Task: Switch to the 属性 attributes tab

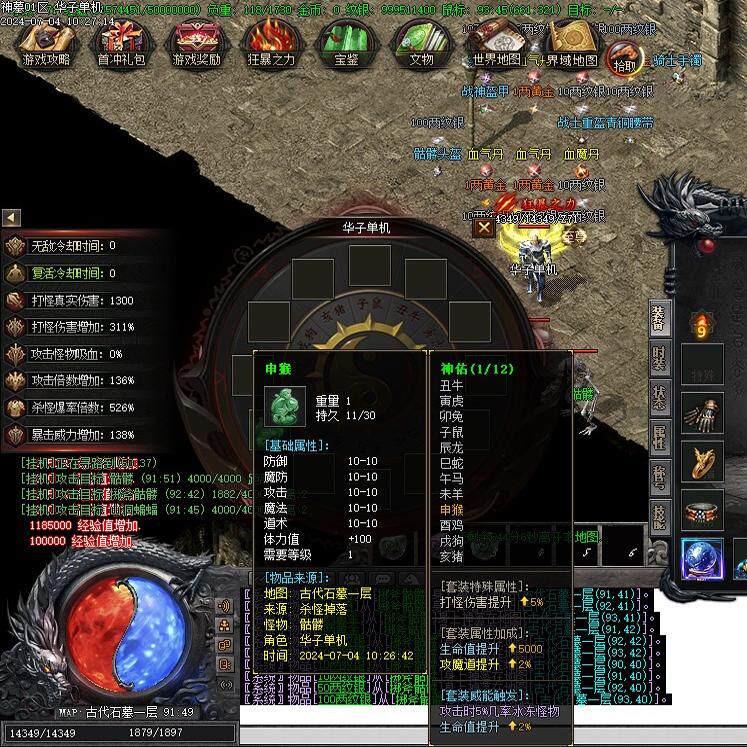Action: [659, 435]
